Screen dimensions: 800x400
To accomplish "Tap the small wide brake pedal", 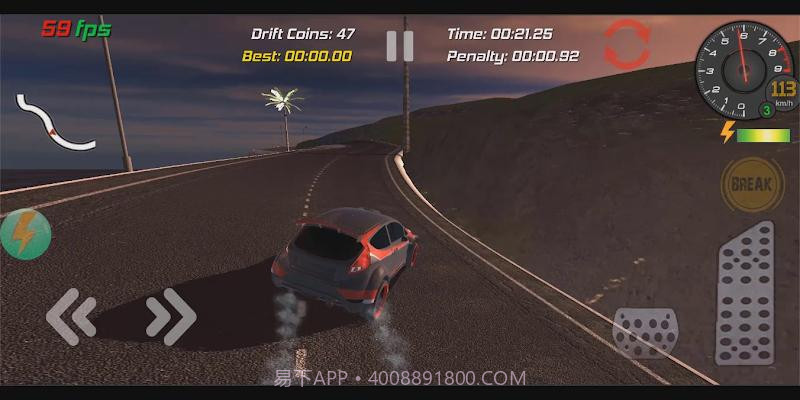I will click(x=645, y=333).
